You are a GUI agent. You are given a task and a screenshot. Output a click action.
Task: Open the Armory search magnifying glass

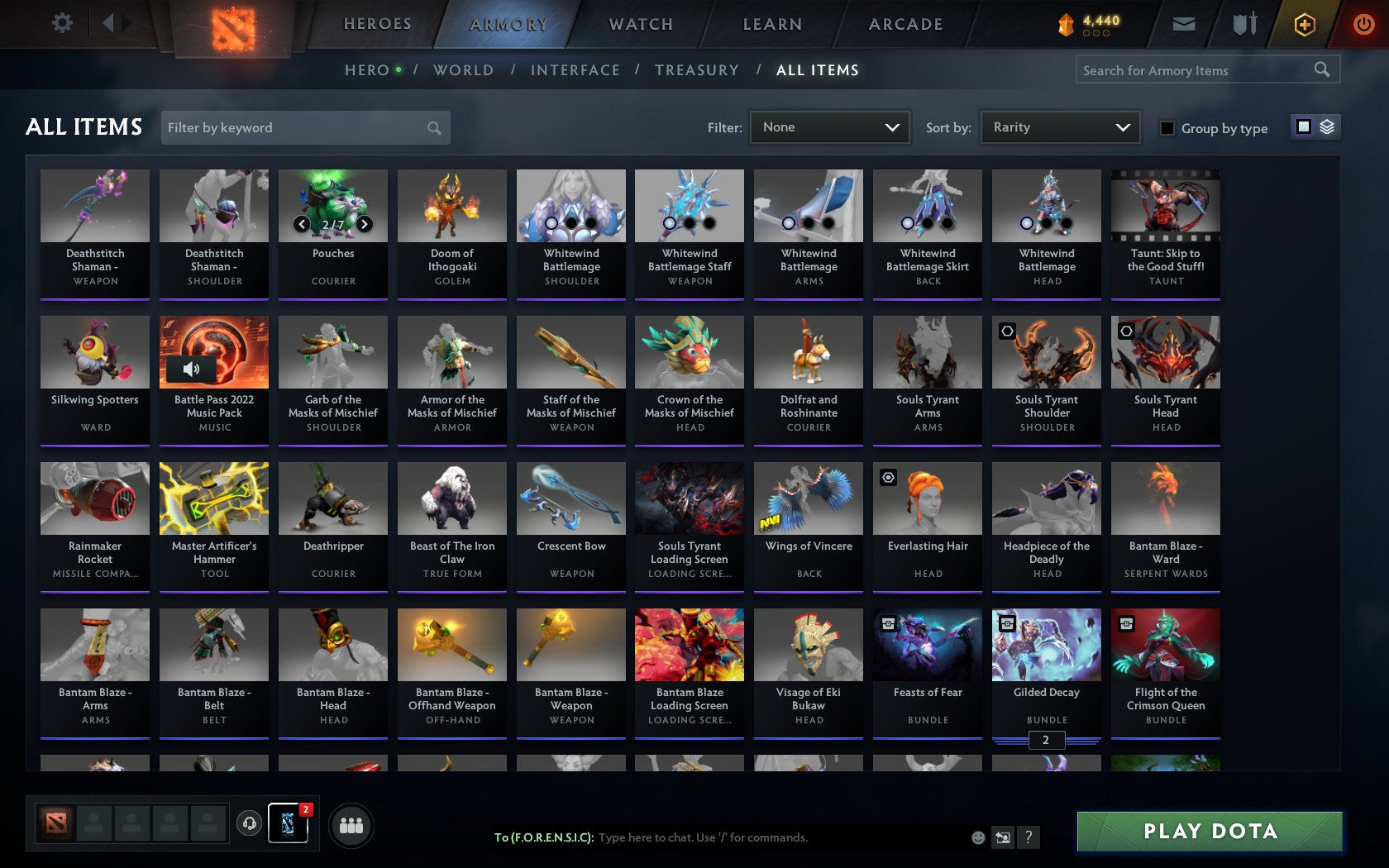click(x=1320, y=69)
